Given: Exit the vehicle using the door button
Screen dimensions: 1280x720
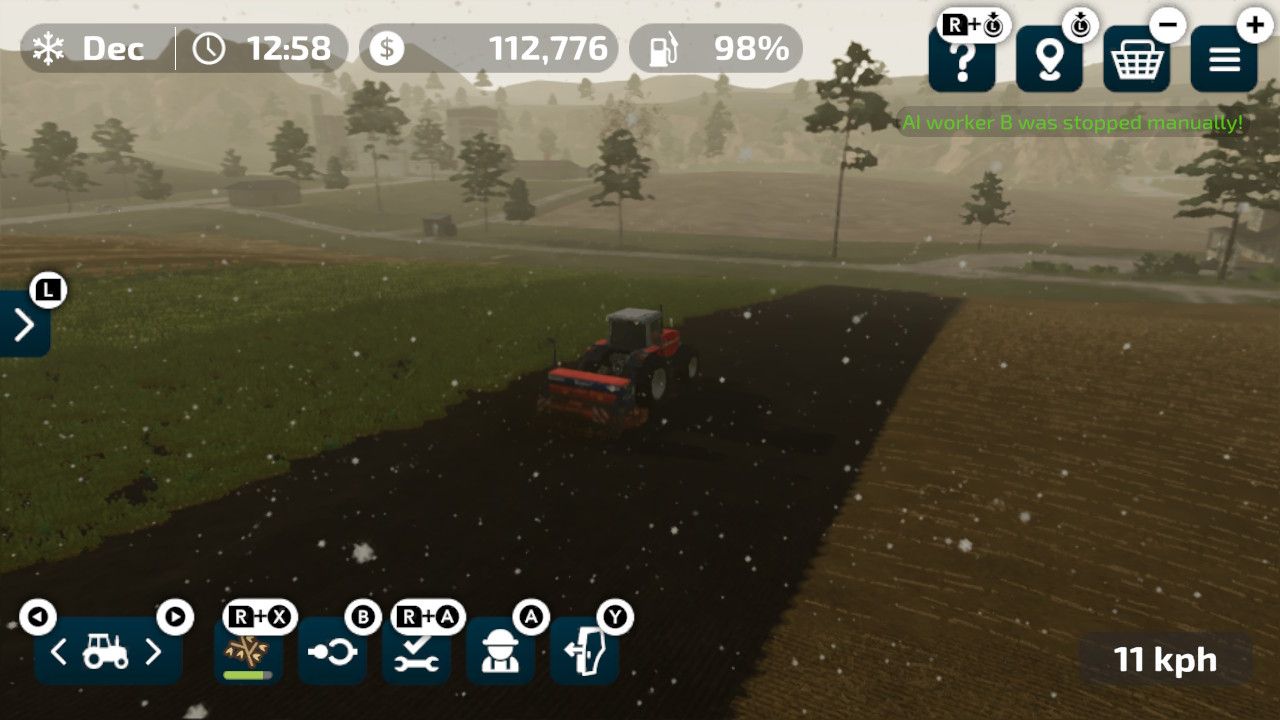Looking at the screenshot, I should click(584, 652).
